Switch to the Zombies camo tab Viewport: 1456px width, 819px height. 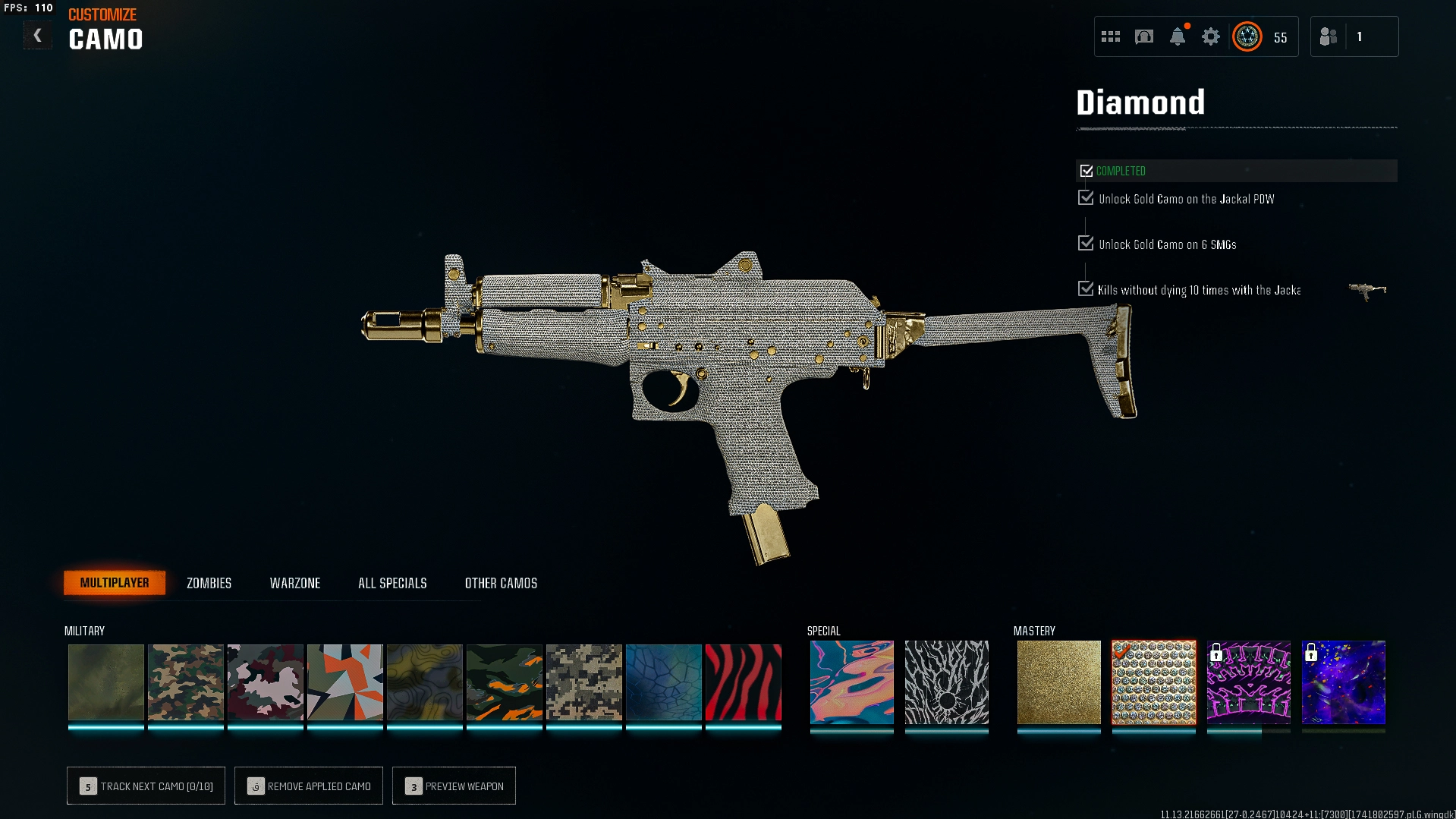coord(209,583)
